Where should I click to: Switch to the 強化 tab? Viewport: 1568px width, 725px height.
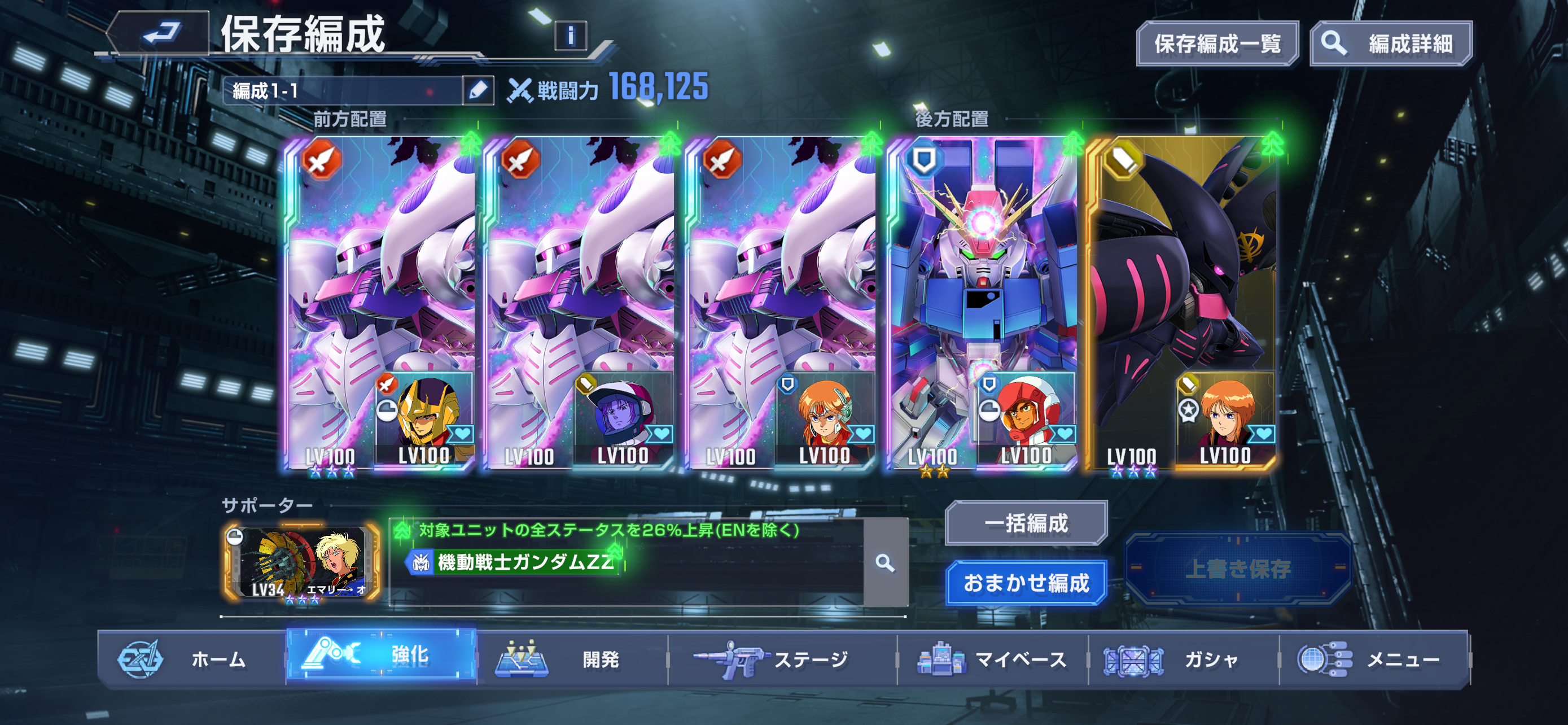pos(382,656)
